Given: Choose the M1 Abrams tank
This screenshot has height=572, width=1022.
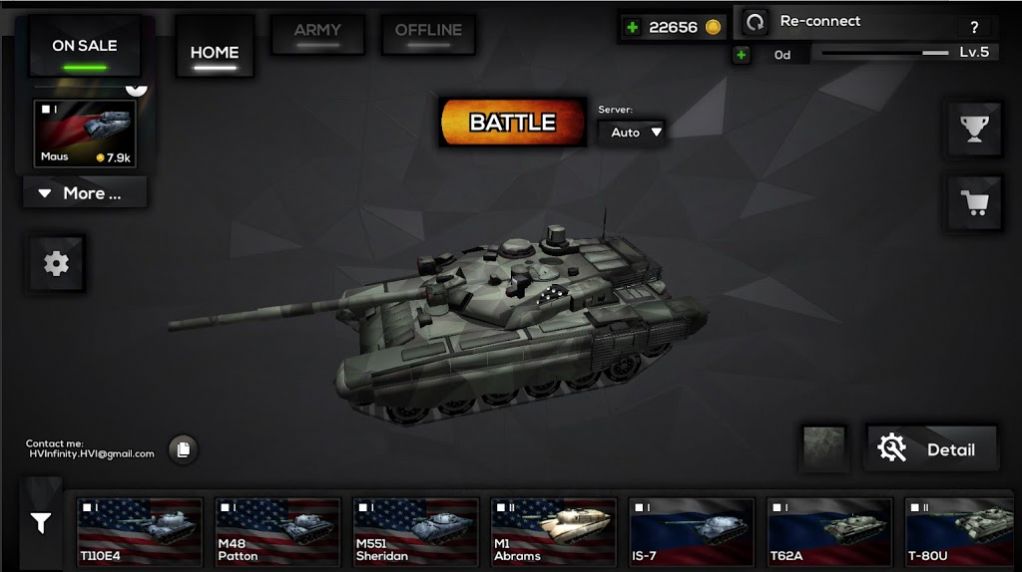Looking at the screenshot, I should (553, 532).
